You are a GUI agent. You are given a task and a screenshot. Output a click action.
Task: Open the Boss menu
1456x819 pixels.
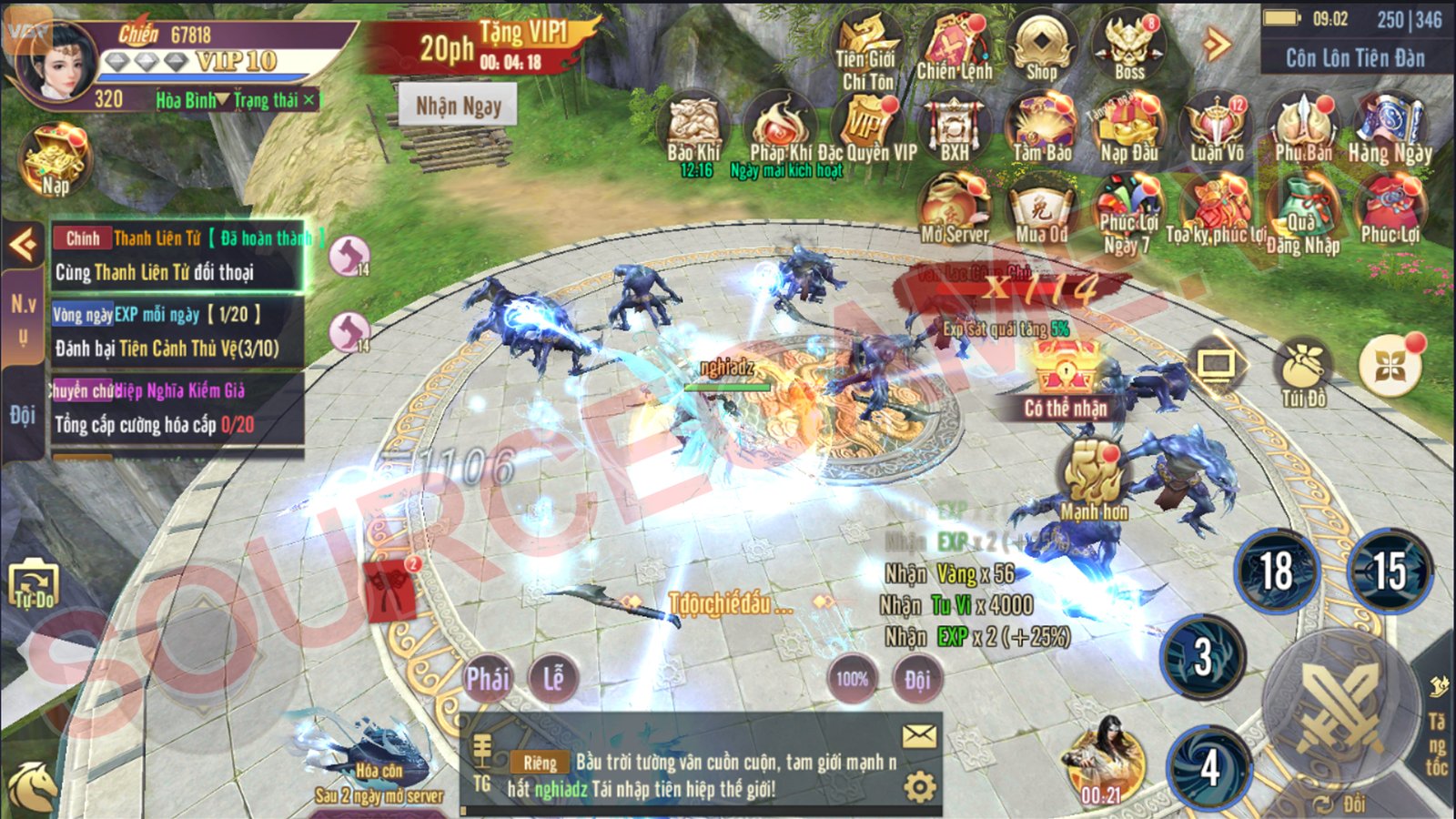1129,47
